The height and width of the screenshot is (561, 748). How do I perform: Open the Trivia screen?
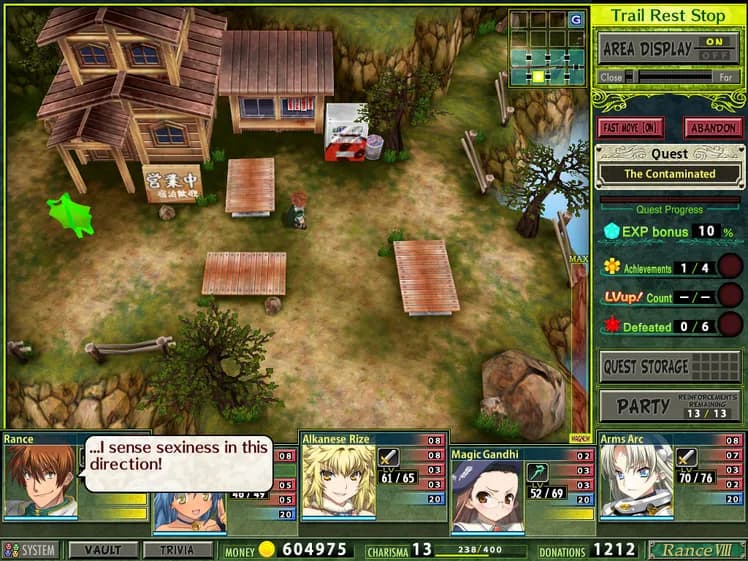(x=177, y=550)
